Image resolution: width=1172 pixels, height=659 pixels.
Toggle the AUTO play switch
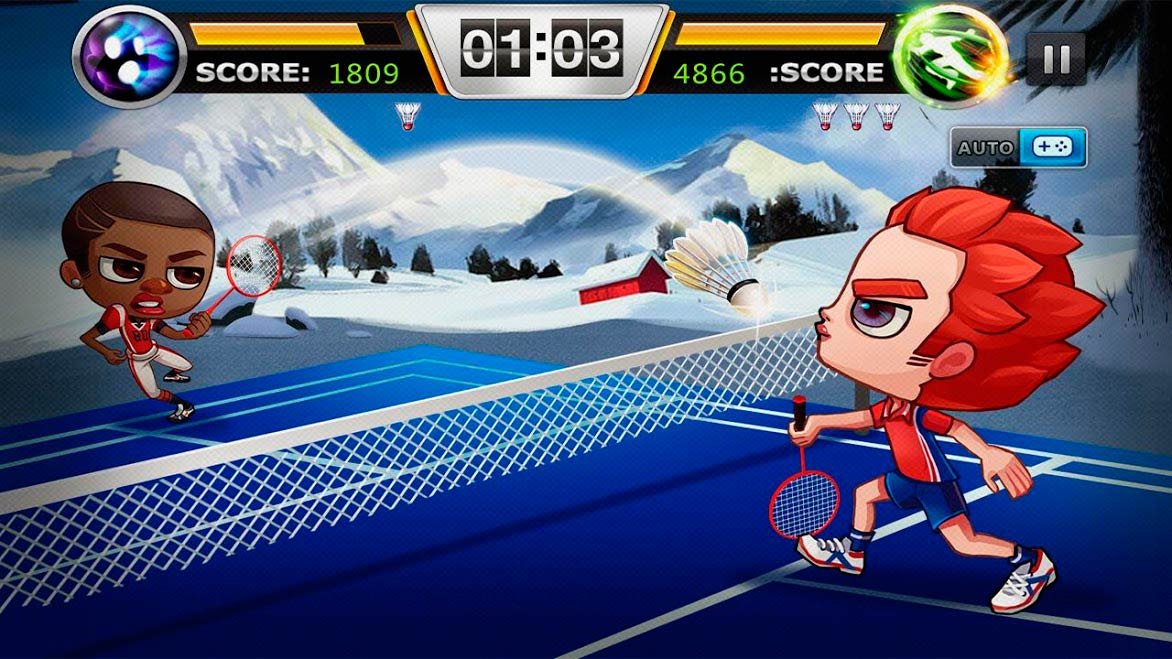click(x=1019, y=147)
